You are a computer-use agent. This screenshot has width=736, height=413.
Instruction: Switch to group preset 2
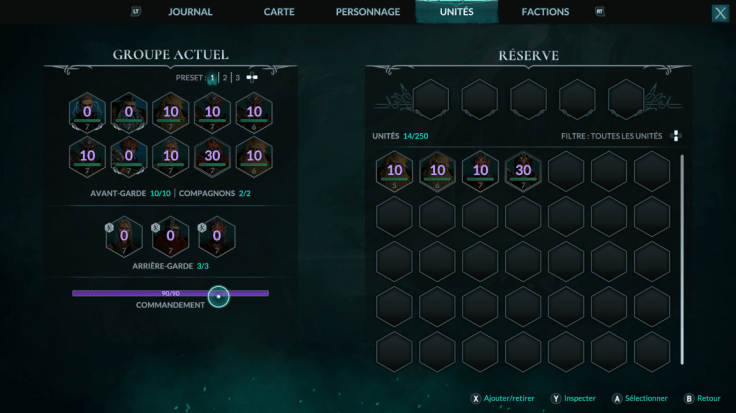tap(225, 77)
